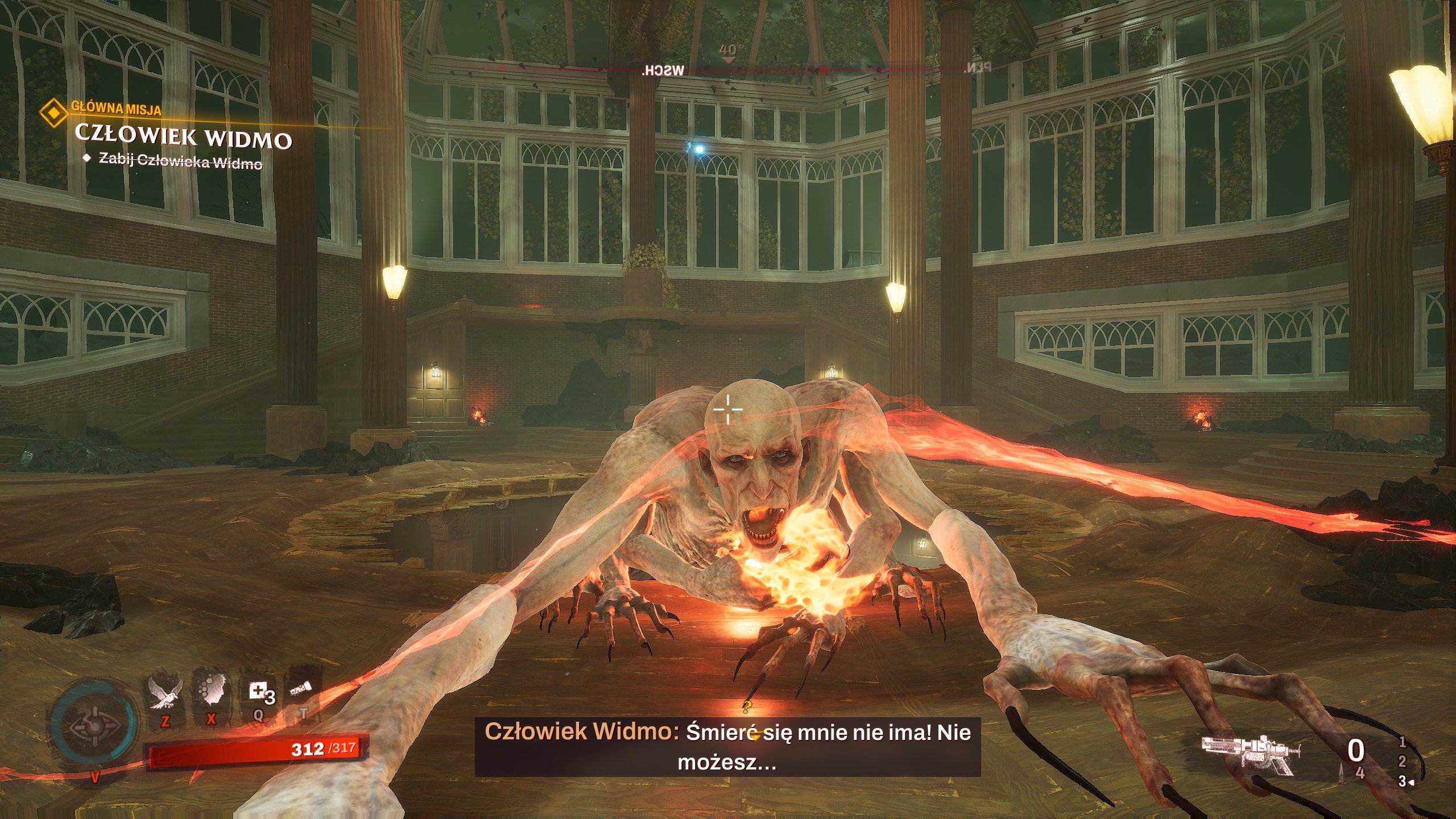This screenshot has width=1456, height=819.
Task: Switch to weapon slot 1
Action: (x=1402, y=742)
